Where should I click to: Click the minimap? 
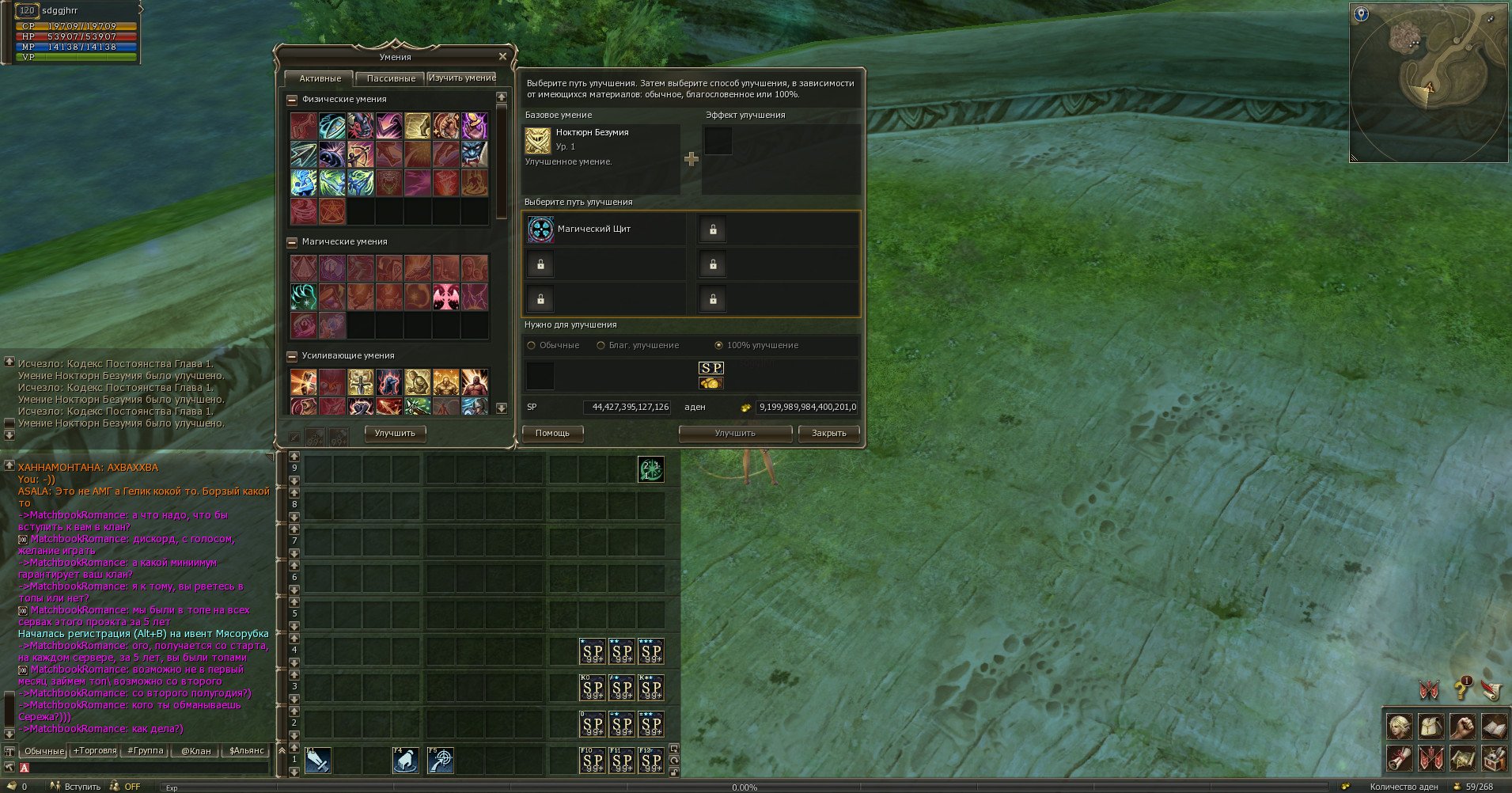coord(1428,82)
